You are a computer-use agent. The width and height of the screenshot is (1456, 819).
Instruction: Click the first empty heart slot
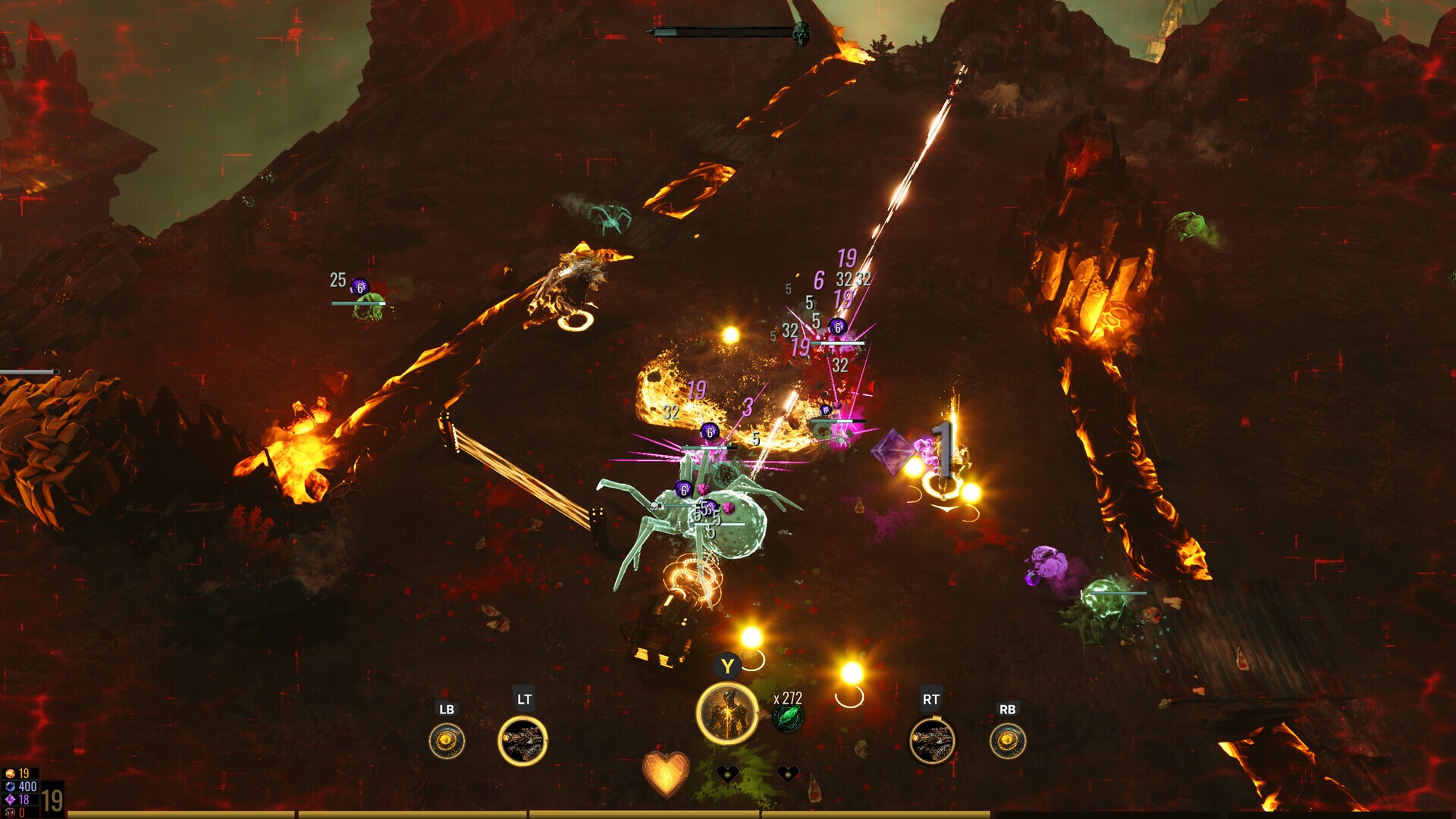(x=727, y=773)
